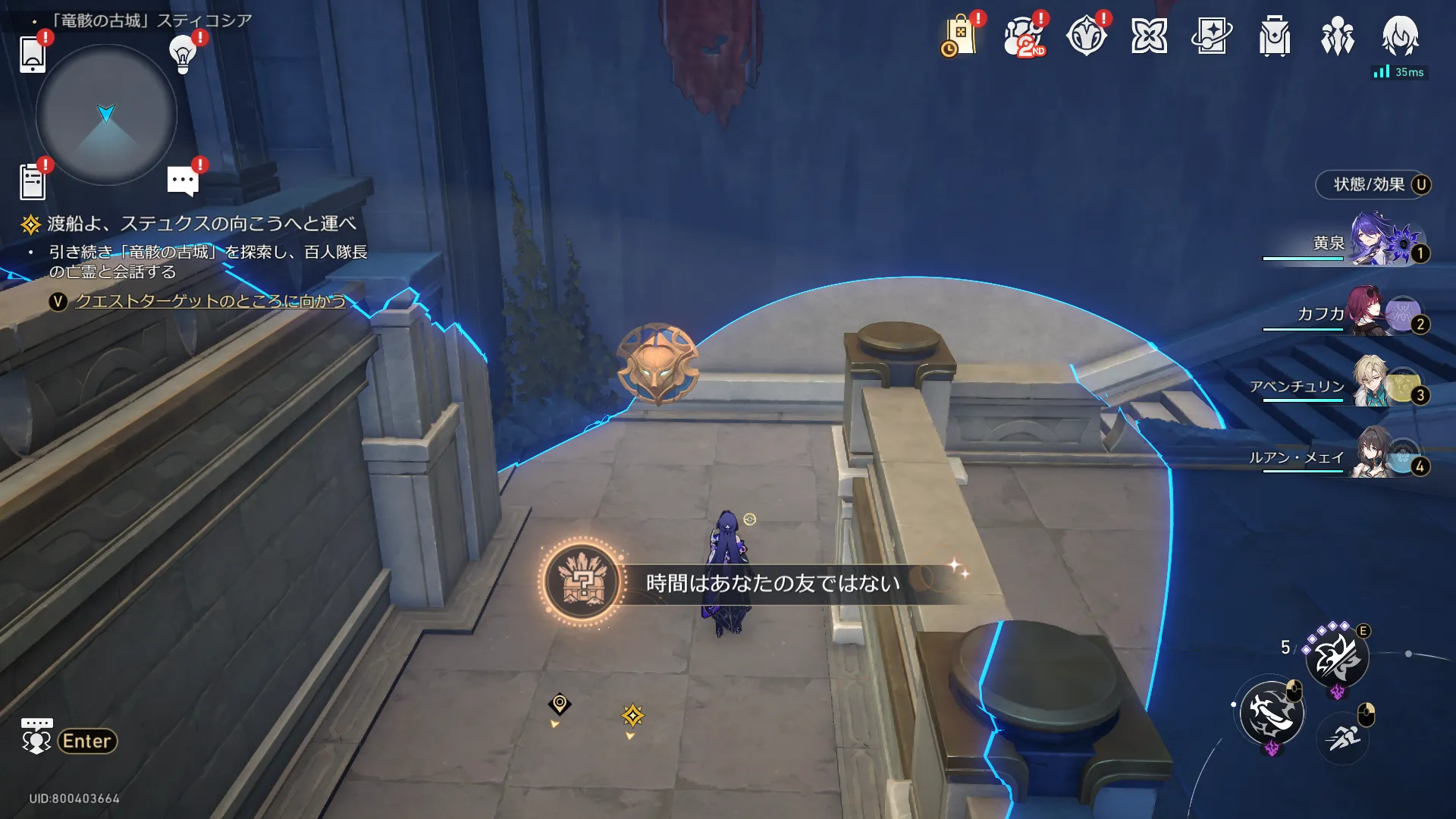Image resolution: width=1456 pixels, height=819 pixels.
Task: Open the inventory backpack icon
Action: point(1274,36)
